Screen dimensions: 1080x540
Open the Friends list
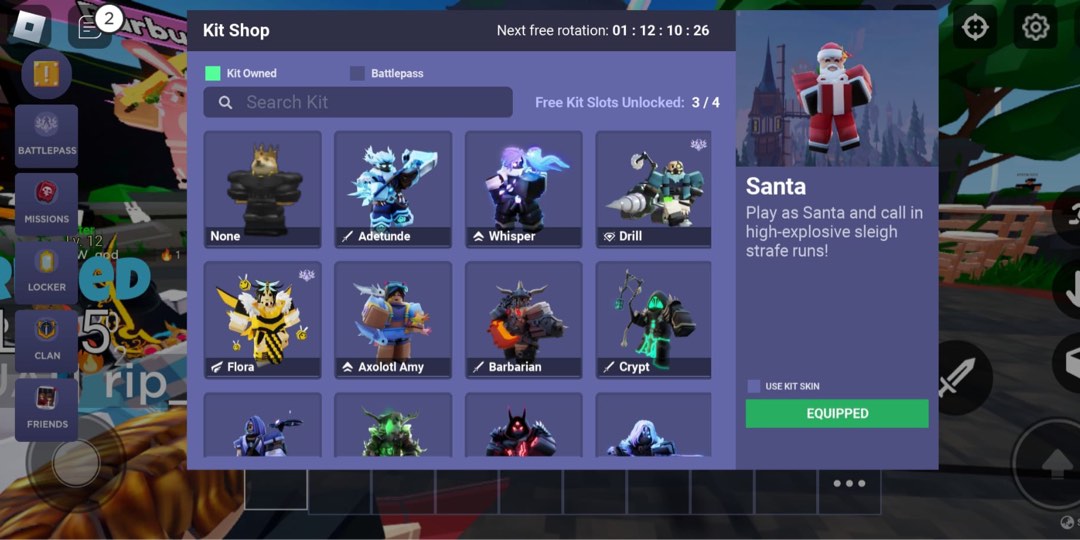[x=46, y=409]
